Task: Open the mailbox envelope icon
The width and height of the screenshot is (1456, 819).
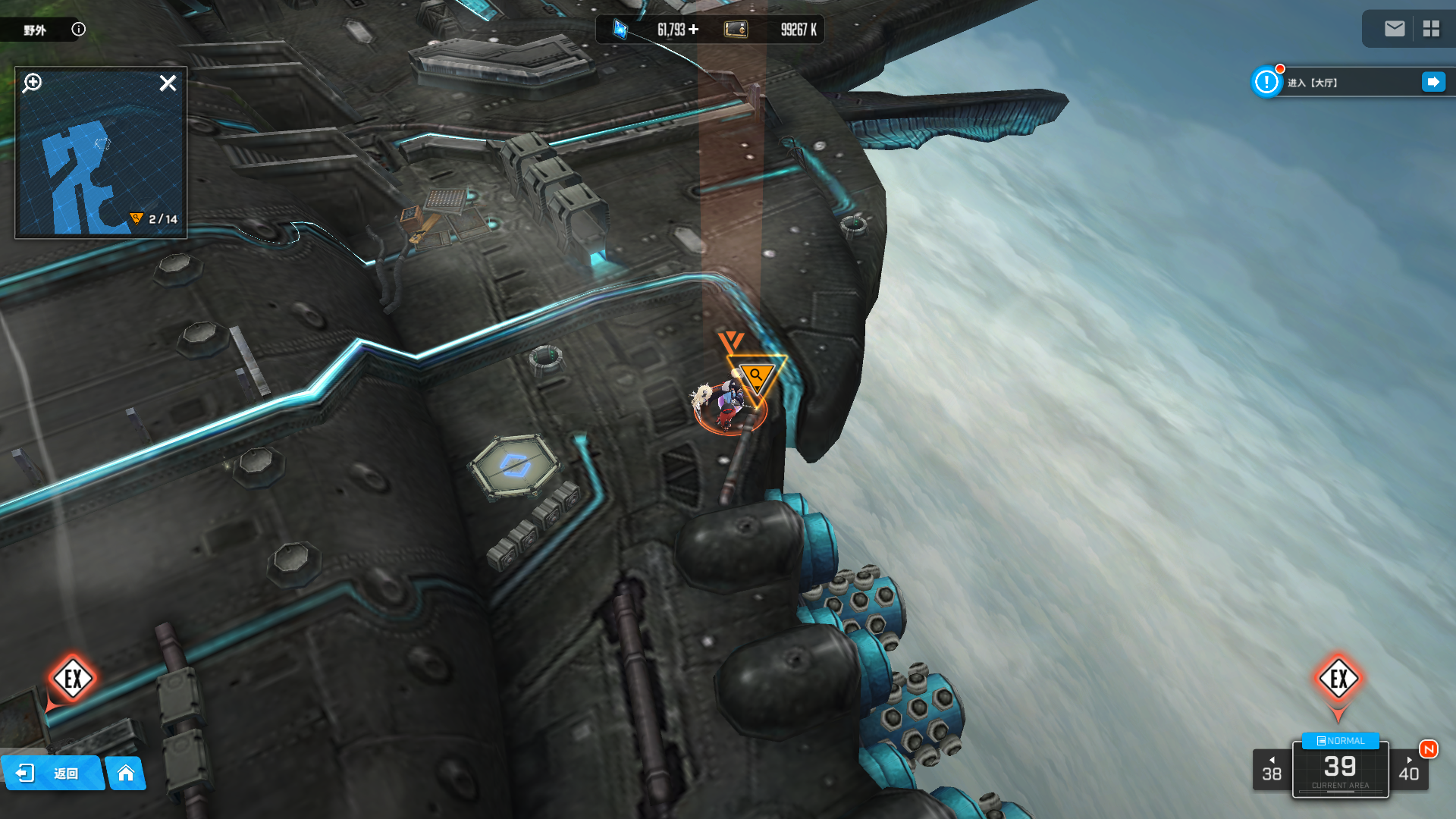Action: [x=1395, y=29]
